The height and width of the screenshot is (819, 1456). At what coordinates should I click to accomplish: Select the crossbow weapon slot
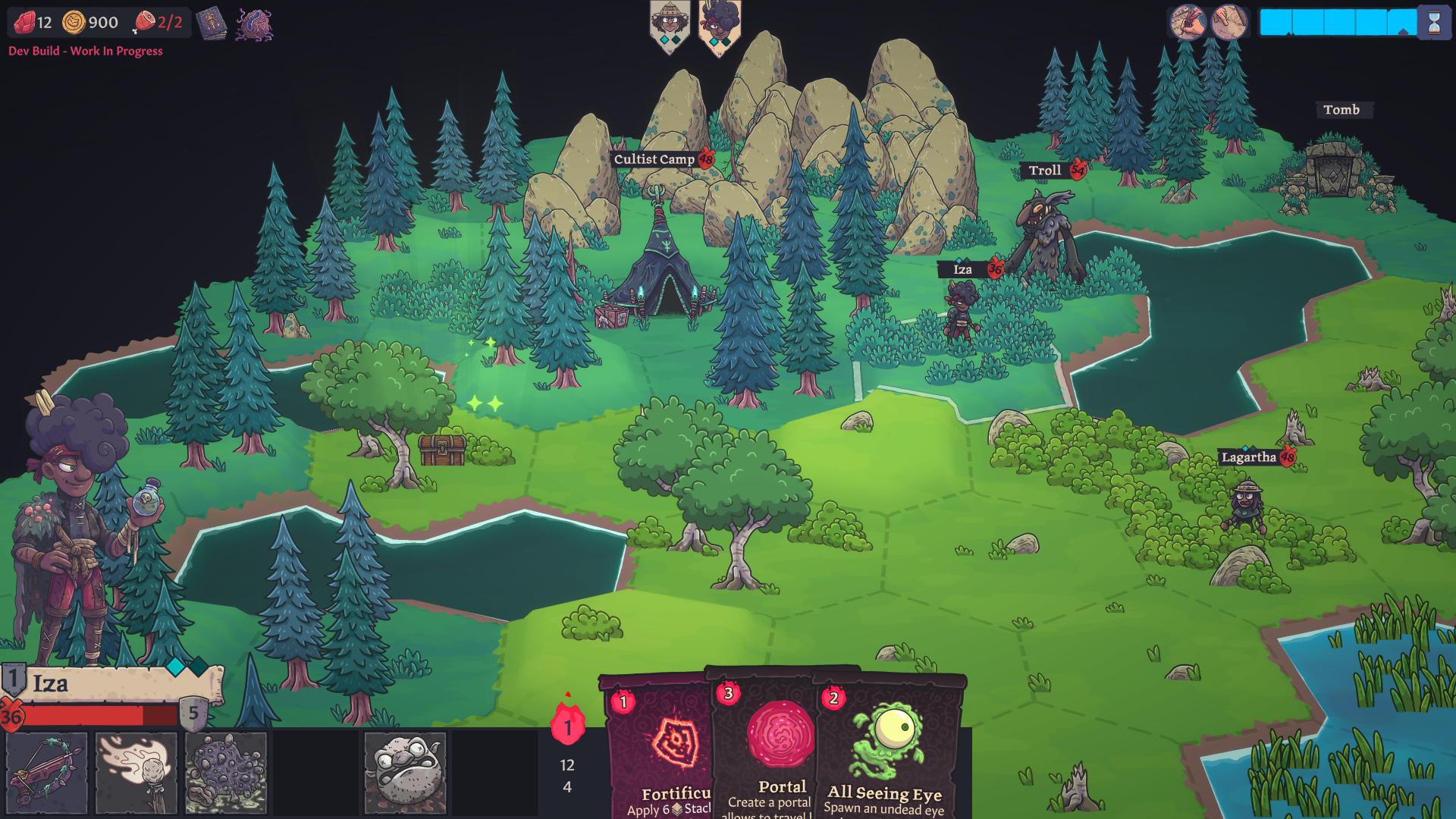pos(47,772)
